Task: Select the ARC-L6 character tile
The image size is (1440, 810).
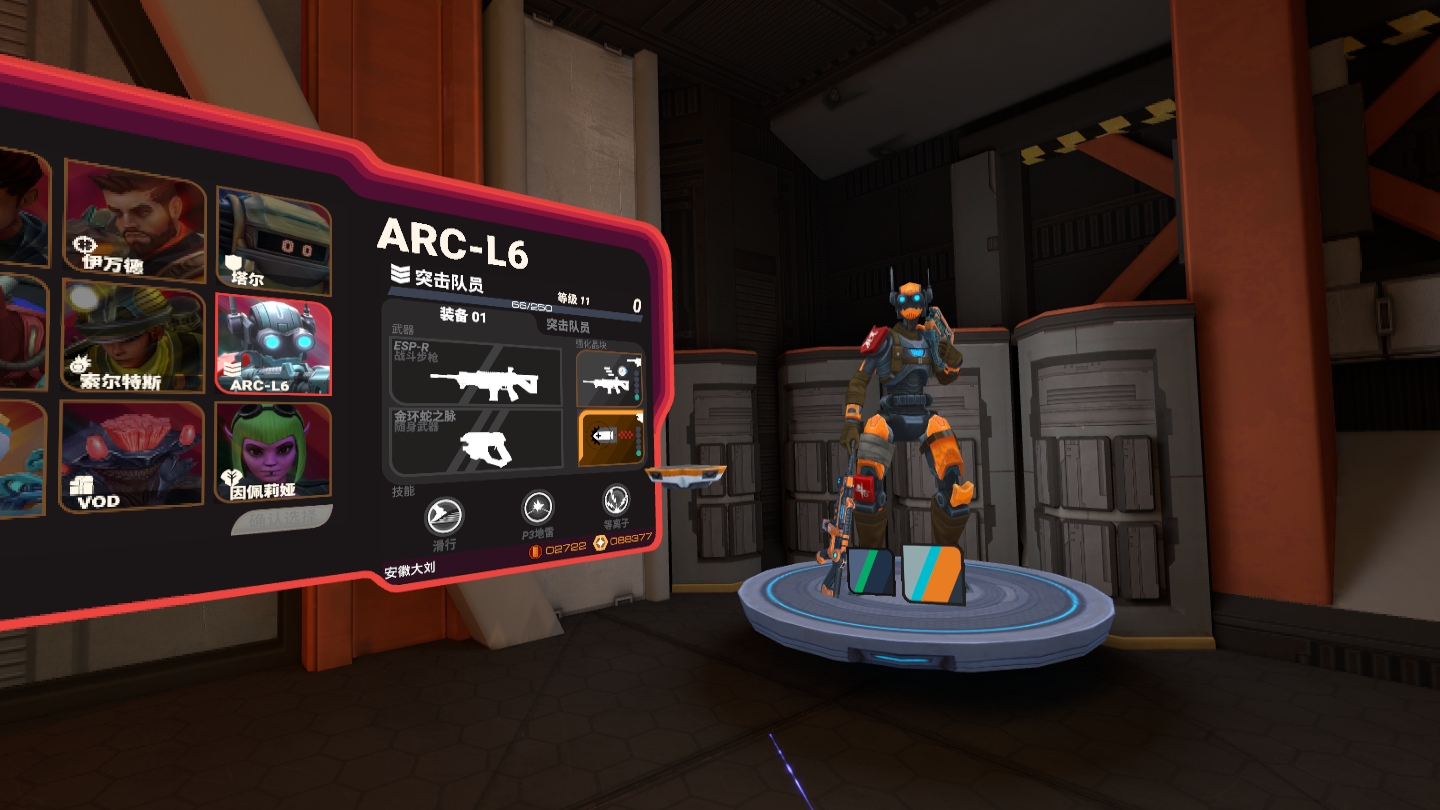Action: [x=273, y=346]
